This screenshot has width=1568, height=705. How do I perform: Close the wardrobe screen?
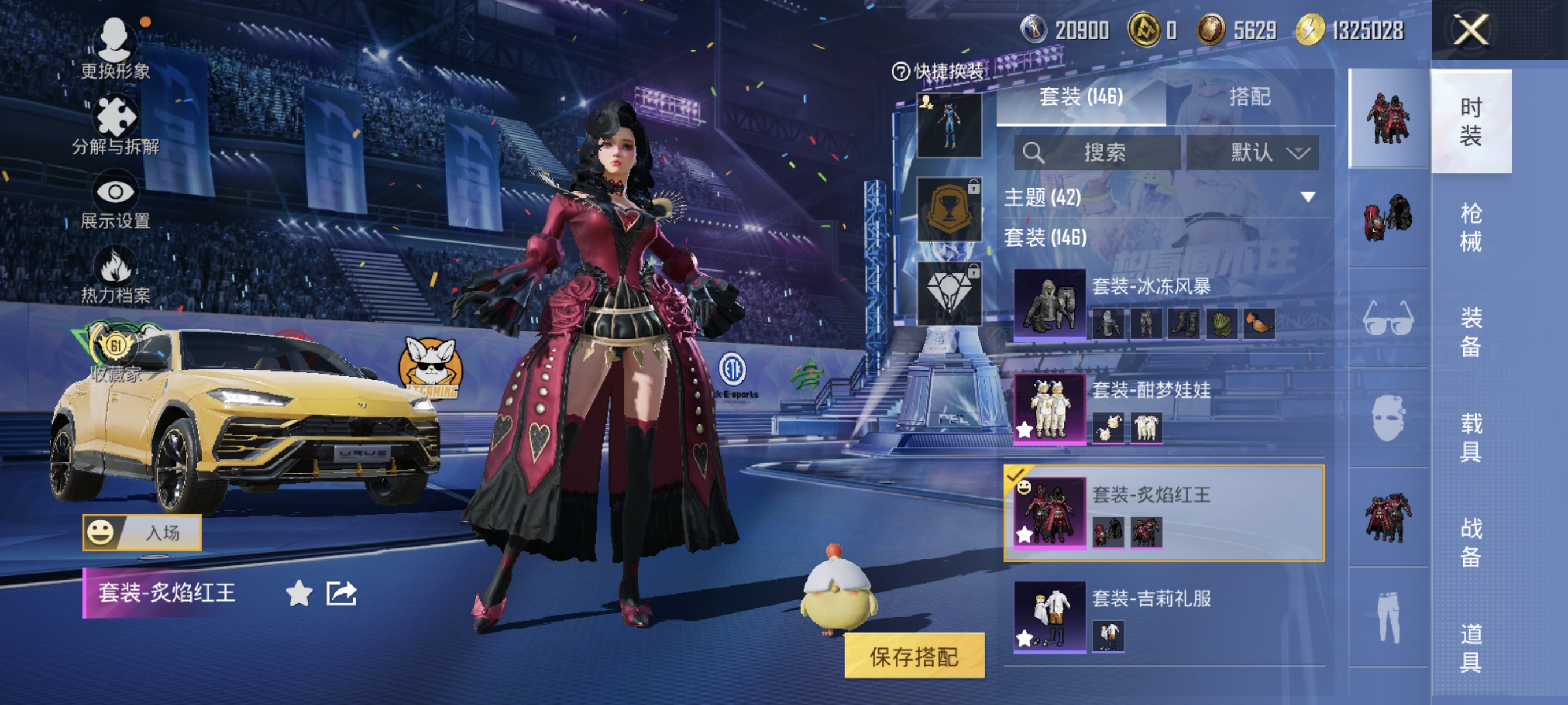pos(1471,31)
